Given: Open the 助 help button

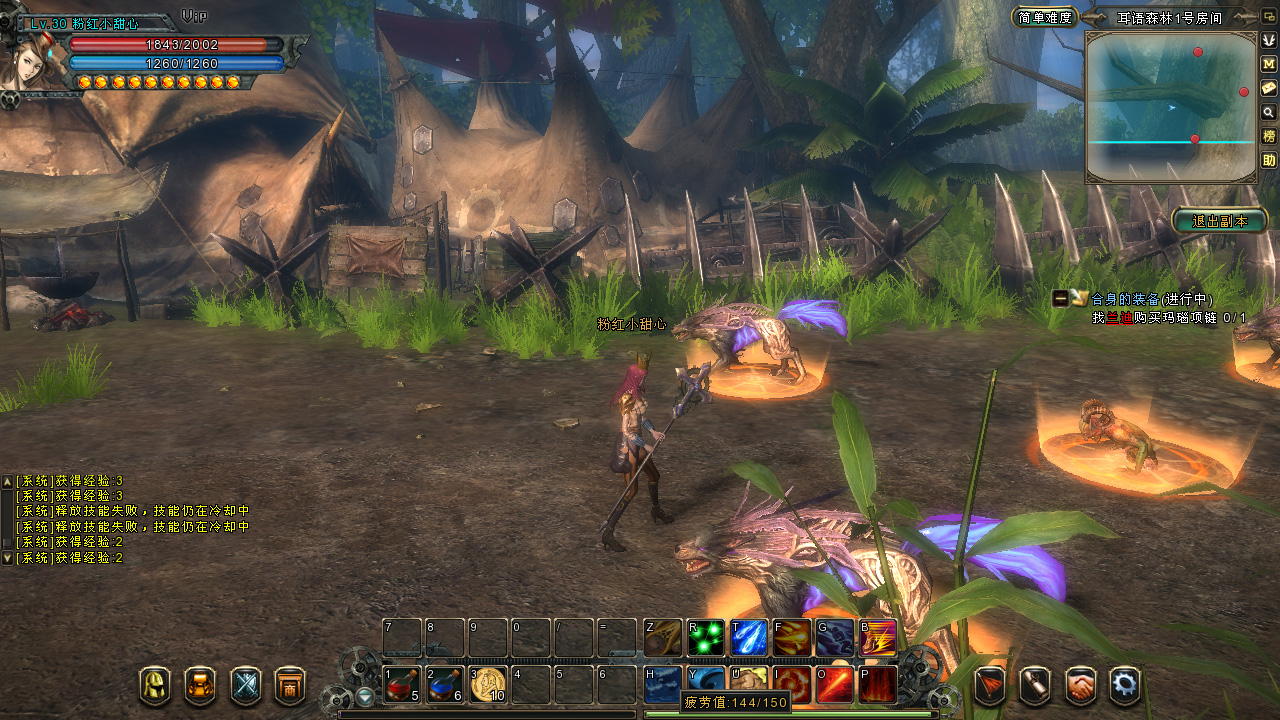Looking at the screenshot, I should (x=1269, y=160).
